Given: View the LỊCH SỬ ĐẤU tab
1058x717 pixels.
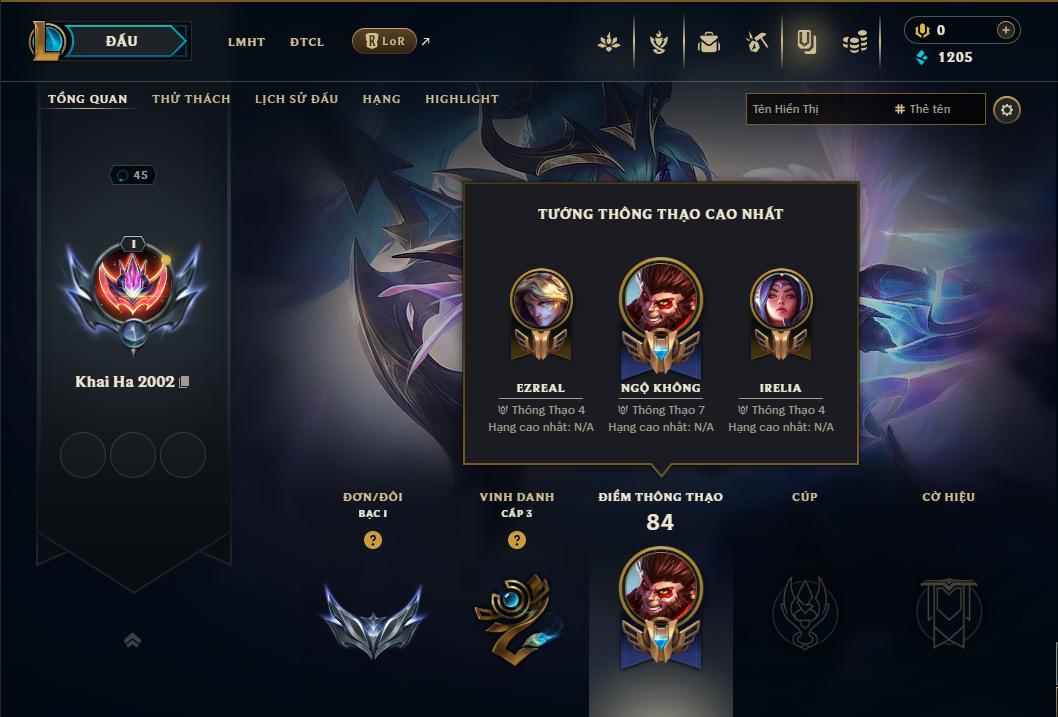Looking at the screenshot, I should pyautogui.click(x=296, y=99).
